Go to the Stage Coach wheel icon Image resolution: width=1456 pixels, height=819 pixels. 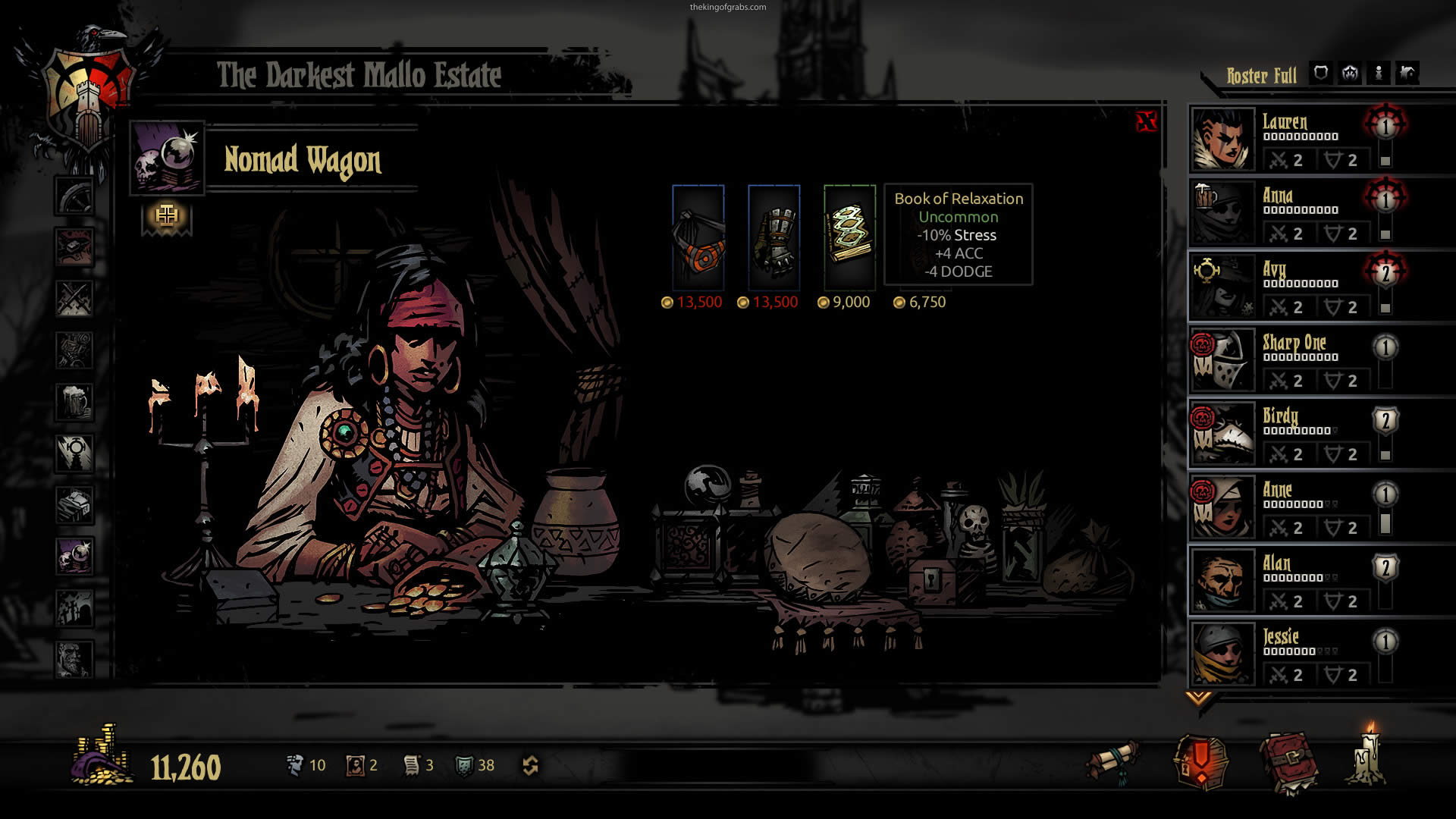pos(74,196)
